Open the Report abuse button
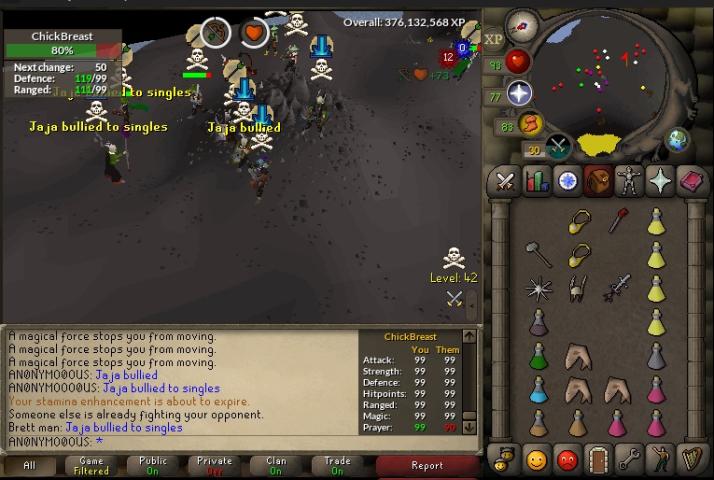714x480 pixels. pyautogui.click(x=427, y=465)
